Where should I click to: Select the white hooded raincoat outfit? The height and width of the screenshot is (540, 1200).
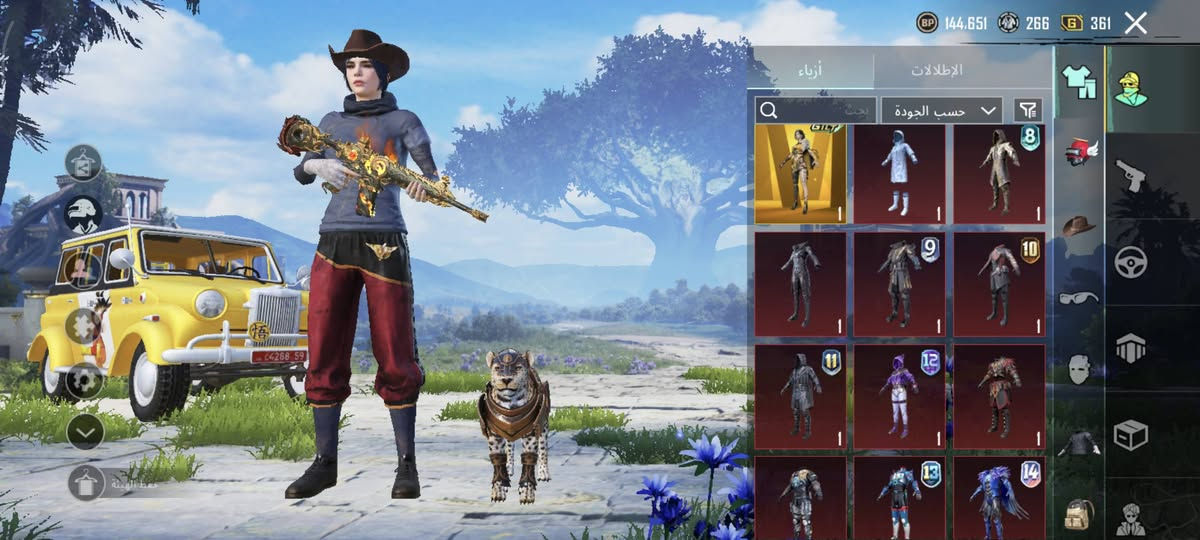pyautogui.click(x=899, y=173)
